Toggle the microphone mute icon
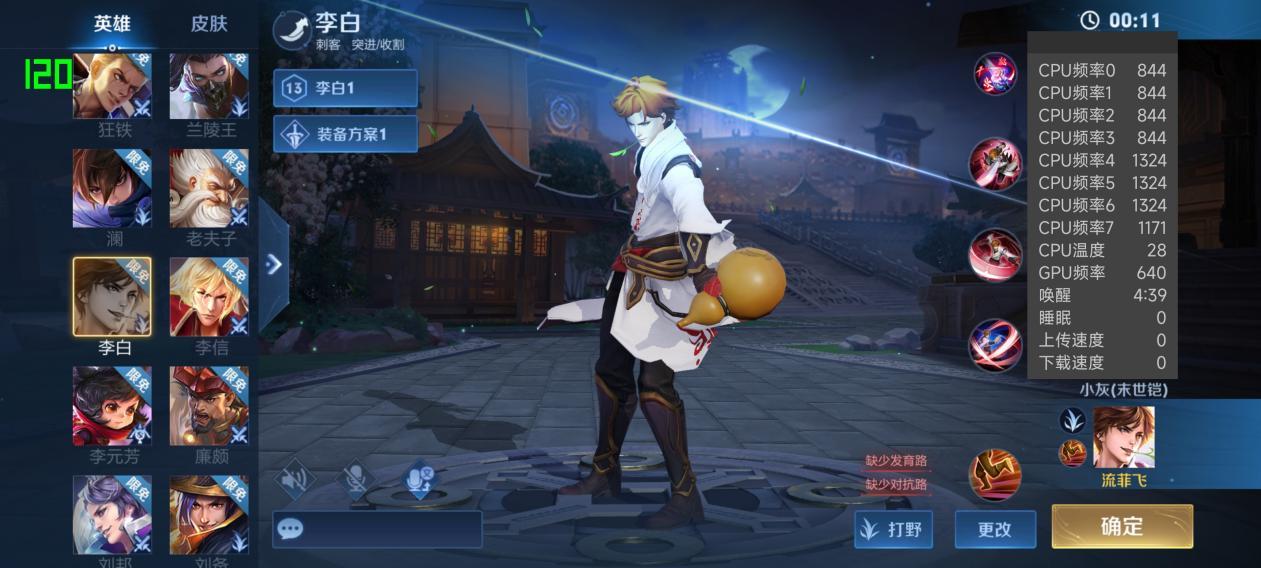Viewport: 1261px width, 568px height. click(355, 480)
